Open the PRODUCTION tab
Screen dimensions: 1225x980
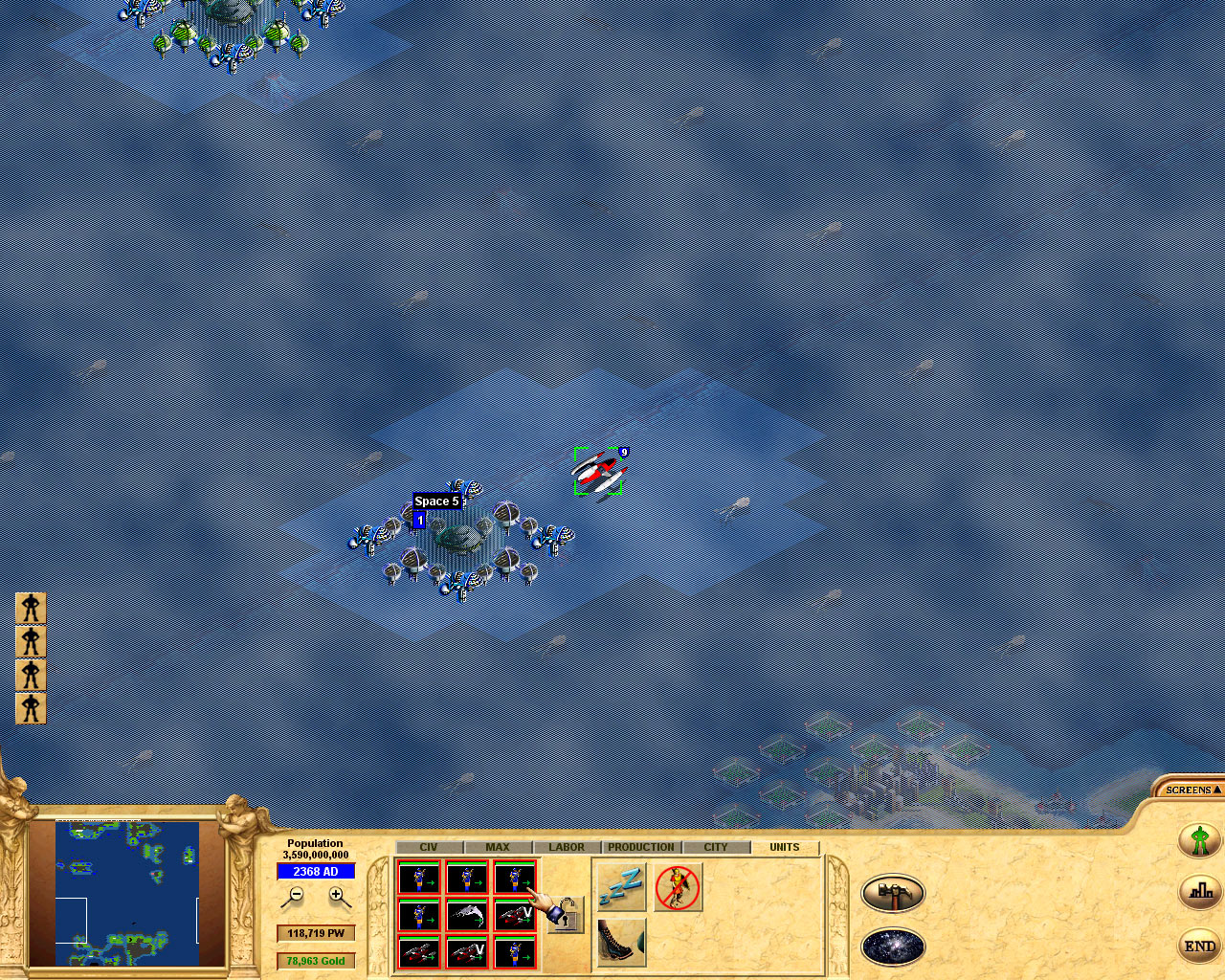(x=640, y=847)
